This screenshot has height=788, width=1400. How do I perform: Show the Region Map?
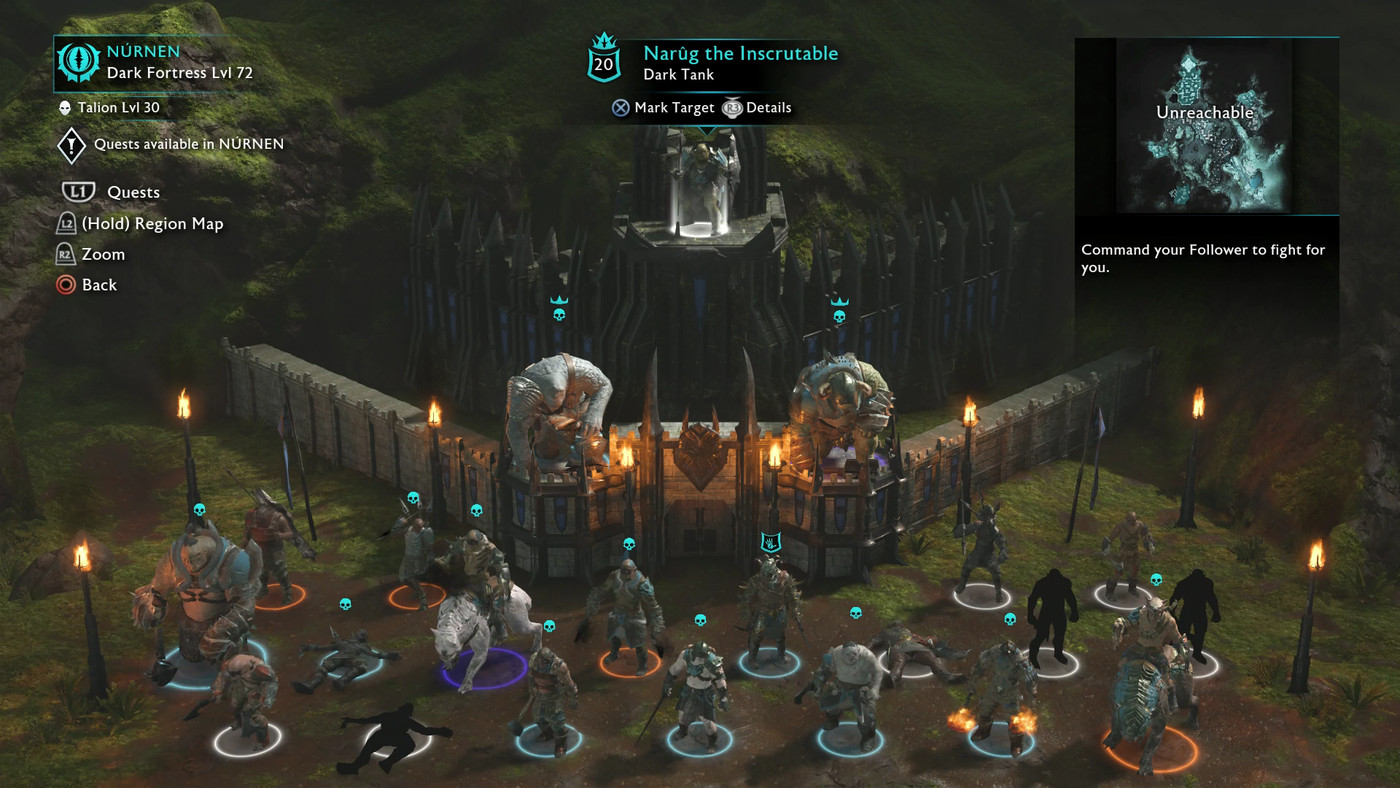point(152,223)
